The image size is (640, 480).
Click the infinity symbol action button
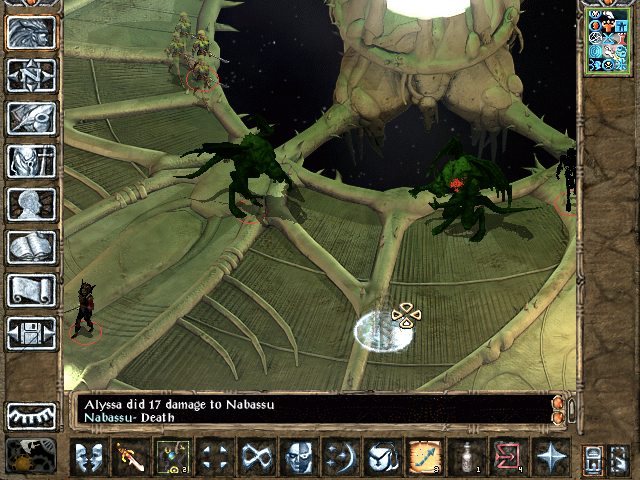pyautogui.click(x=258, y=459)
